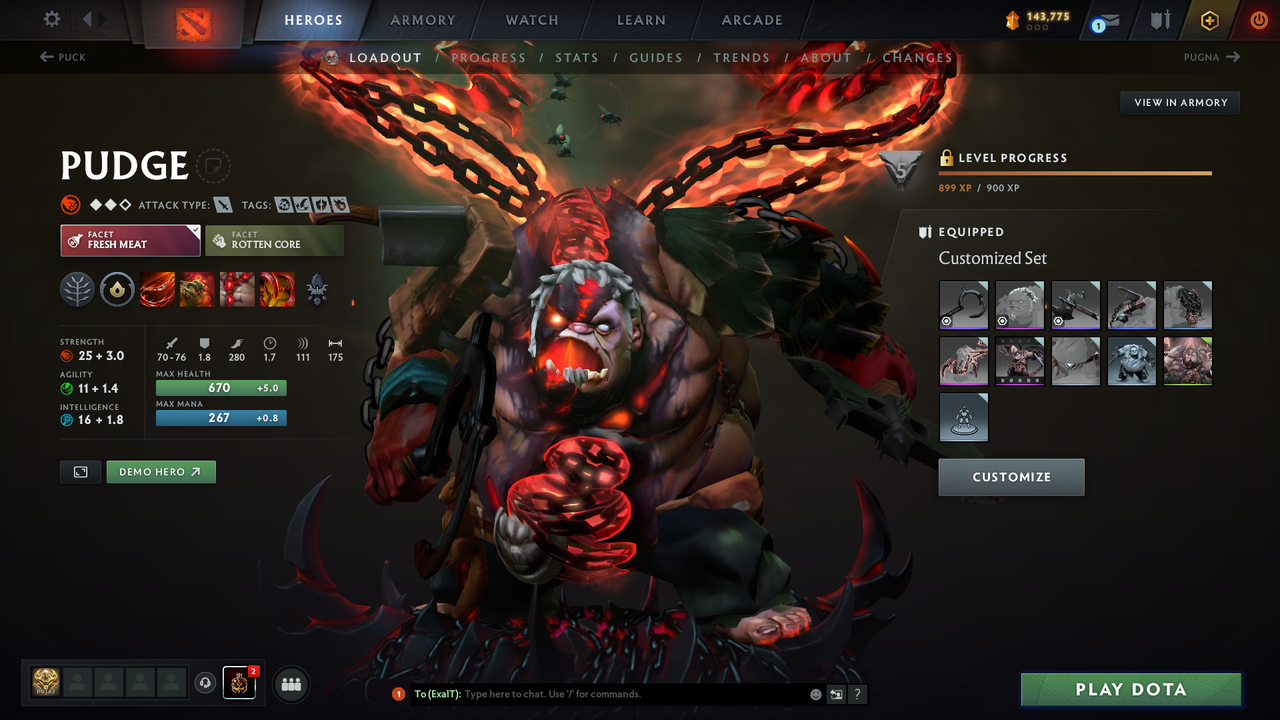
Task: Select the Pudge head cosmetic thumbnail
Action: (1019, 305)
